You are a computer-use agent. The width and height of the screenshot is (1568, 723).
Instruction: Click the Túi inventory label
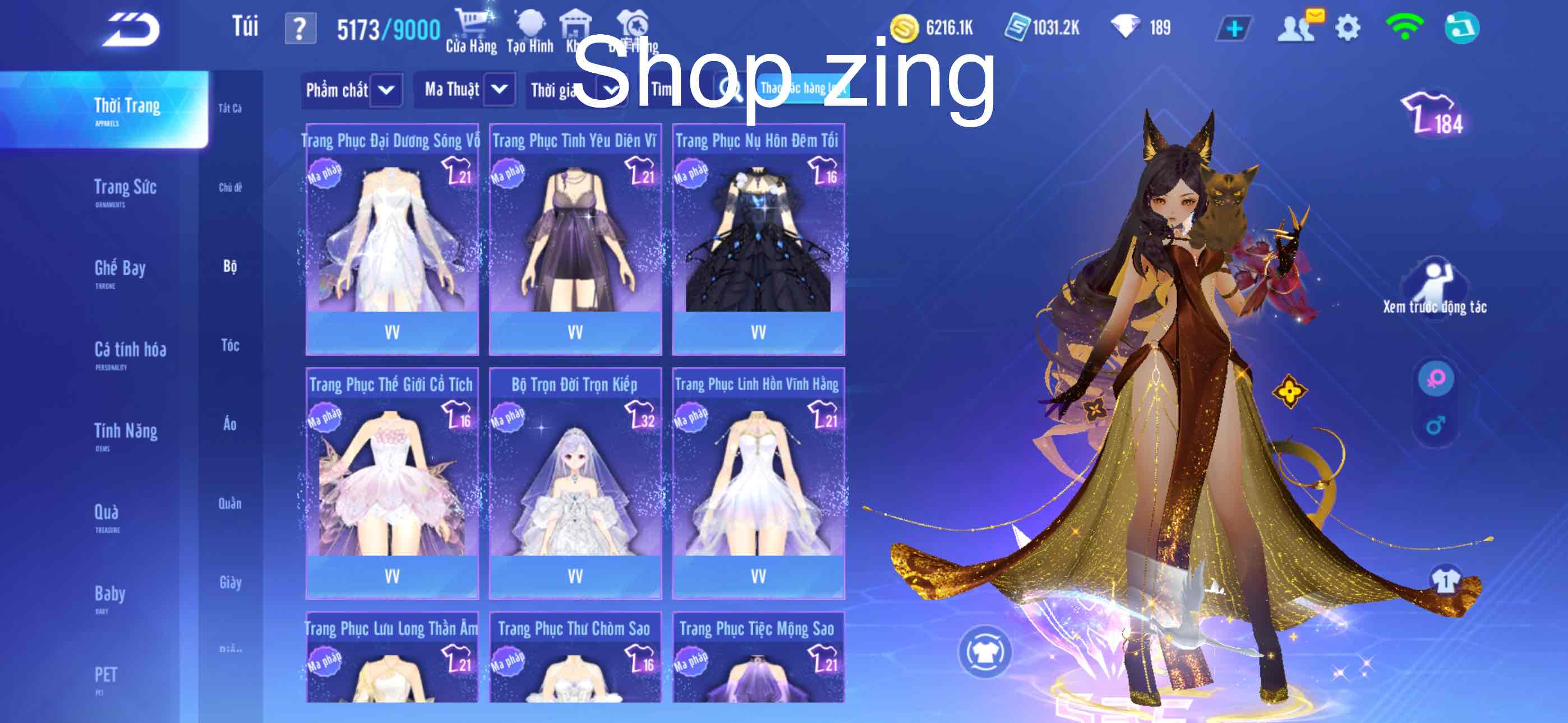246,26
